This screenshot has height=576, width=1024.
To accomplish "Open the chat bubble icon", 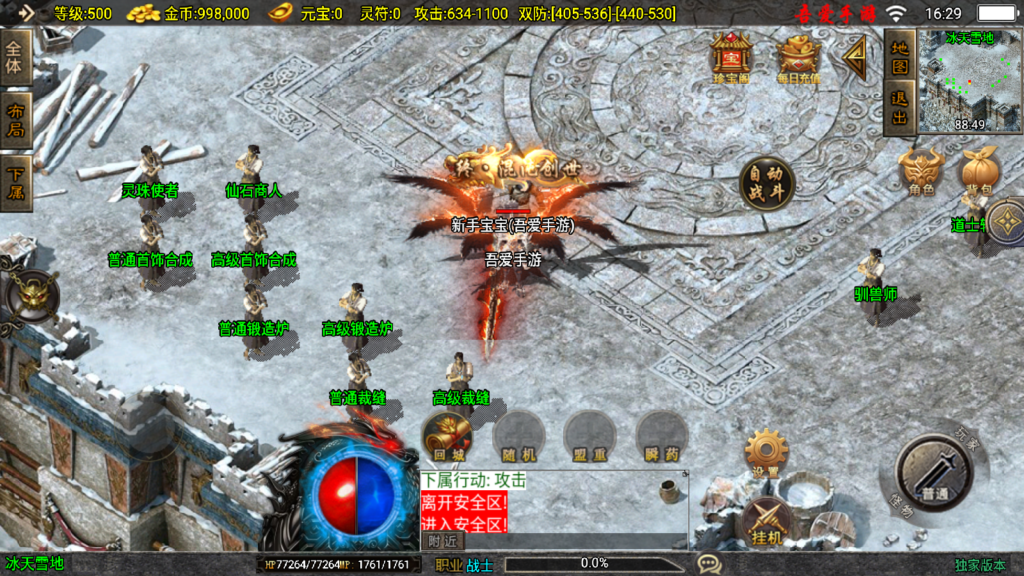I will pos(709,564).
